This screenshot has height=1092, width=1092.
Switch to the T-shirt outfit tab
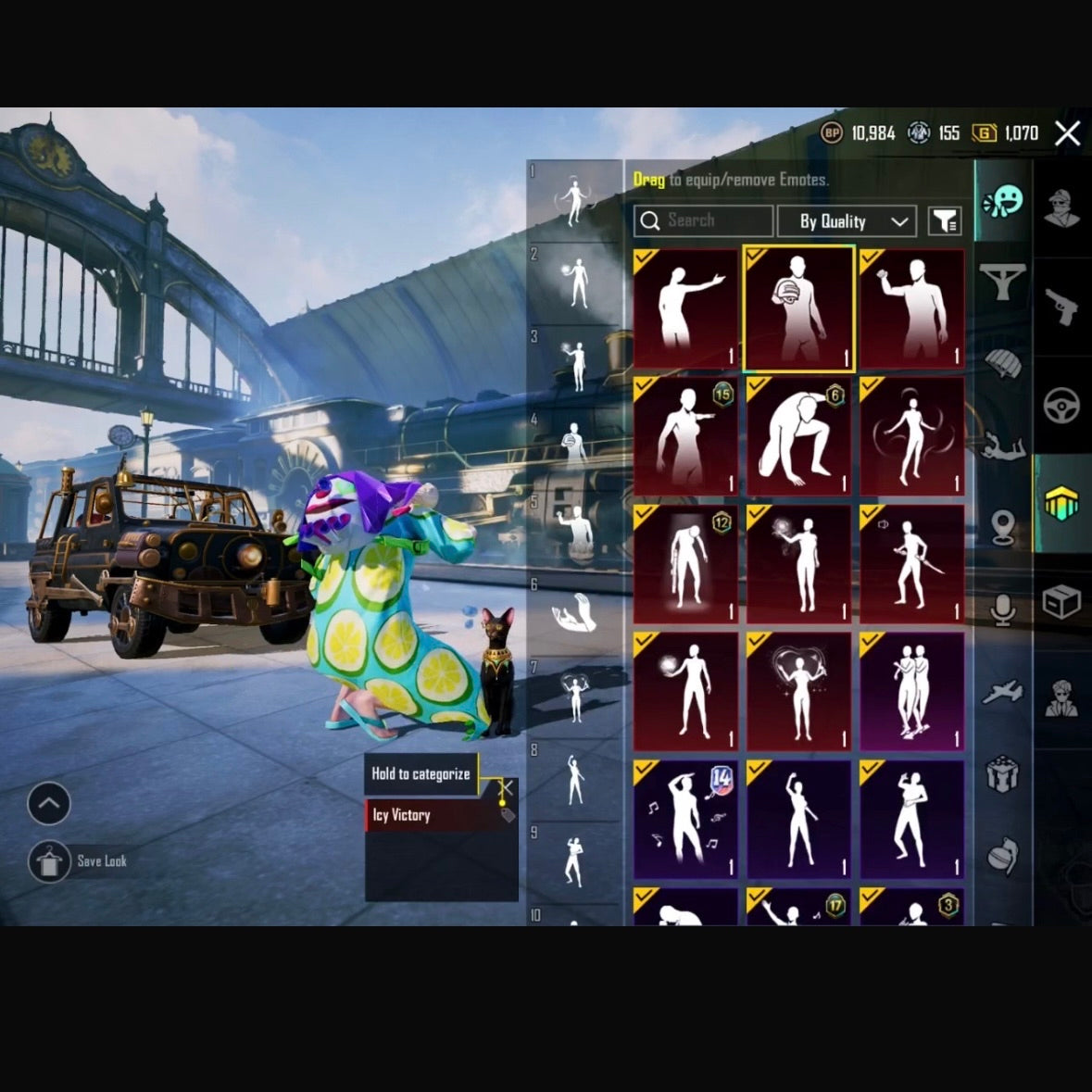(1003, 282)
